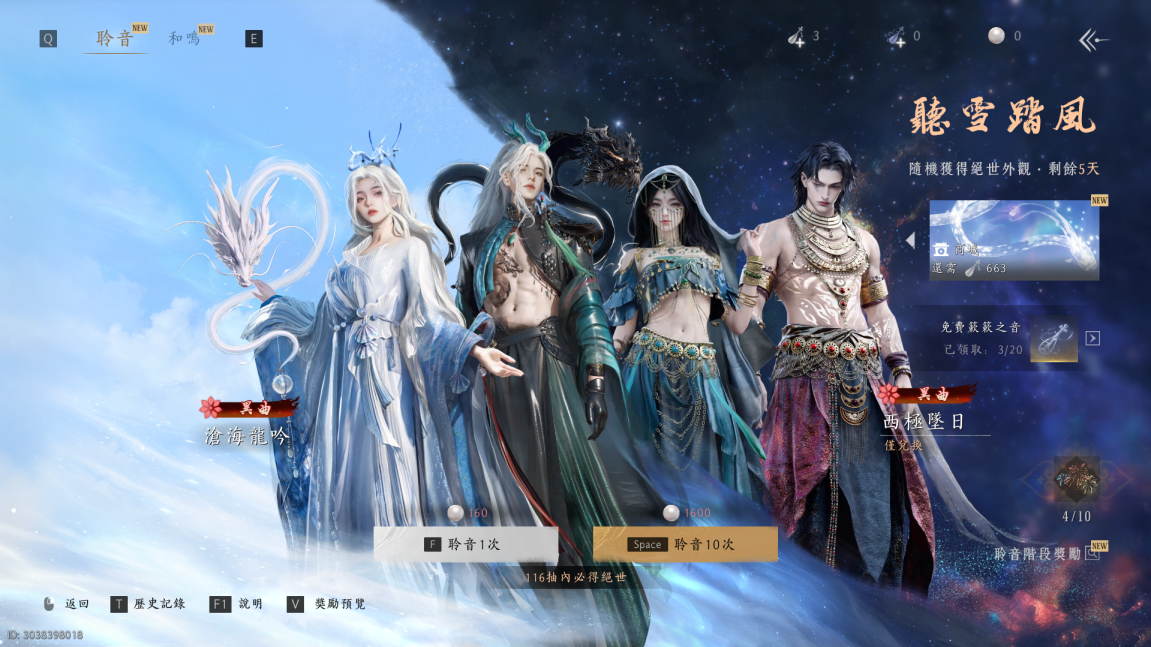
Task: Select the 滄海龍吟 outfit label
Action: click(x=246, y=436)
